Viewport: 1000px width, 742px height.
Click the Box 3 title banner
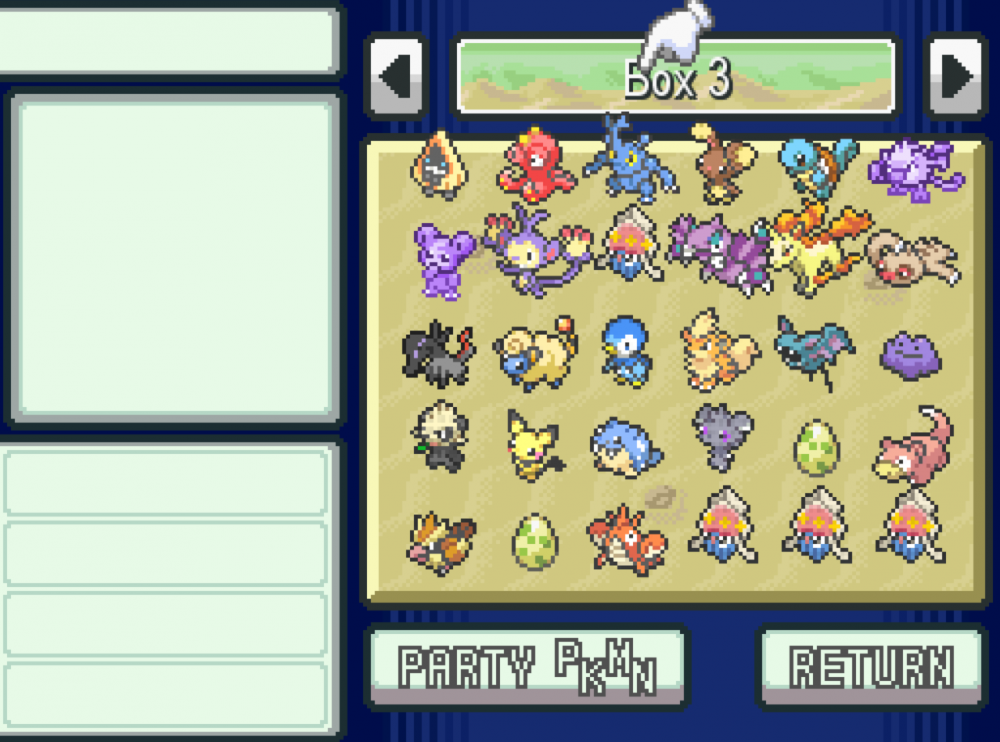click(x=676, y=77)
